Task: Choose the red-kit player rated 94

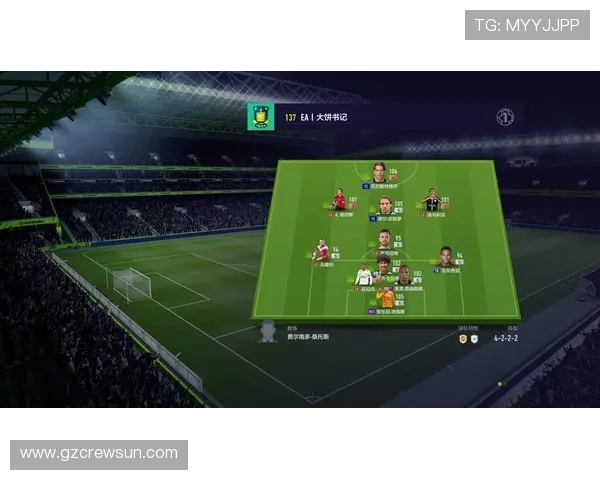Action: (x=321, y=250)
